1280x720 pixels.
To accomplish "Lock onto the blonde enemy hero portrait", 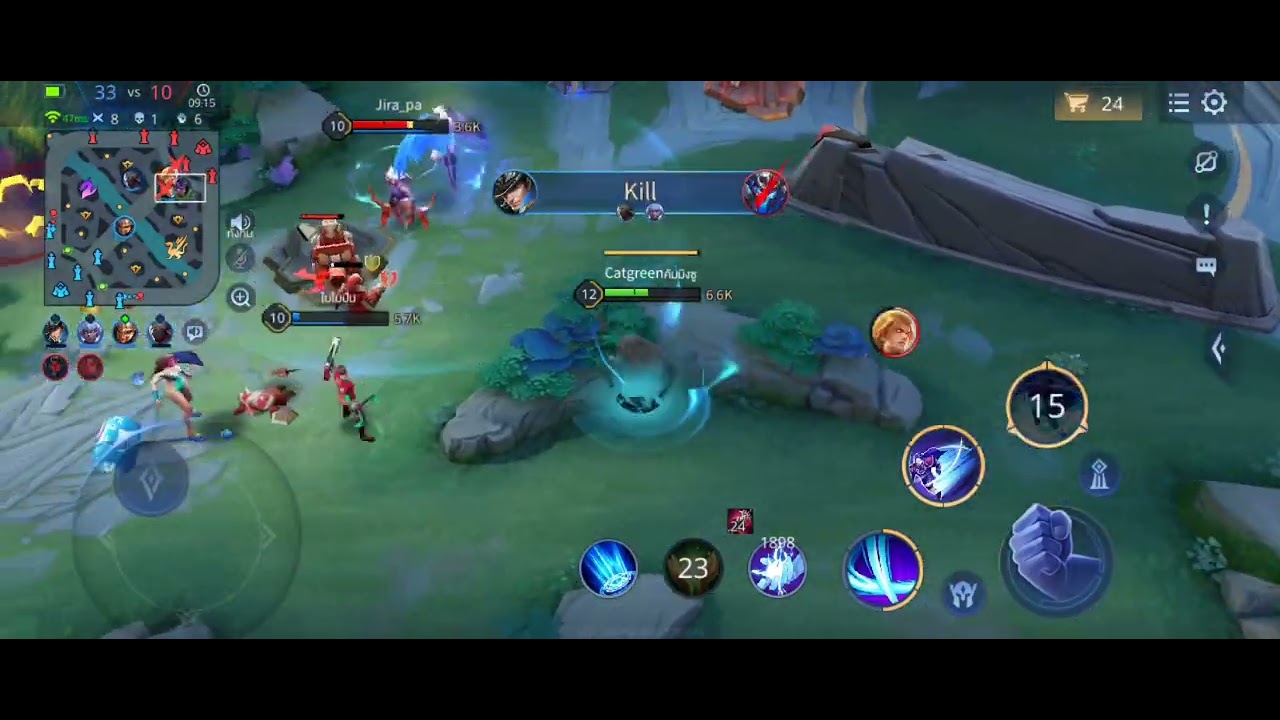I will click(894, 332).
